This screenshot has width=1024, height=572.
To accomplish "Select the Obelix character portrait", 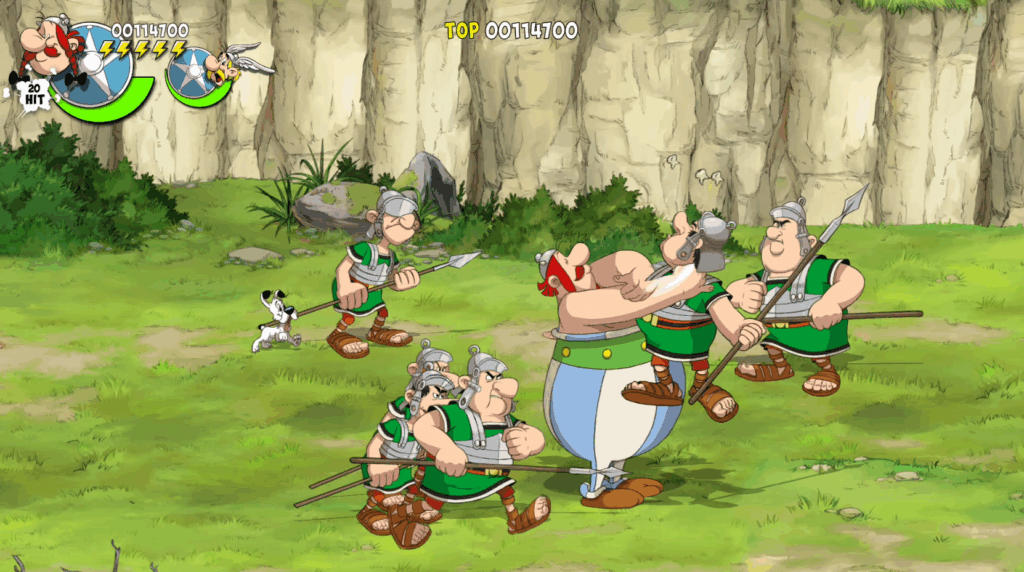I will [50, 47].
